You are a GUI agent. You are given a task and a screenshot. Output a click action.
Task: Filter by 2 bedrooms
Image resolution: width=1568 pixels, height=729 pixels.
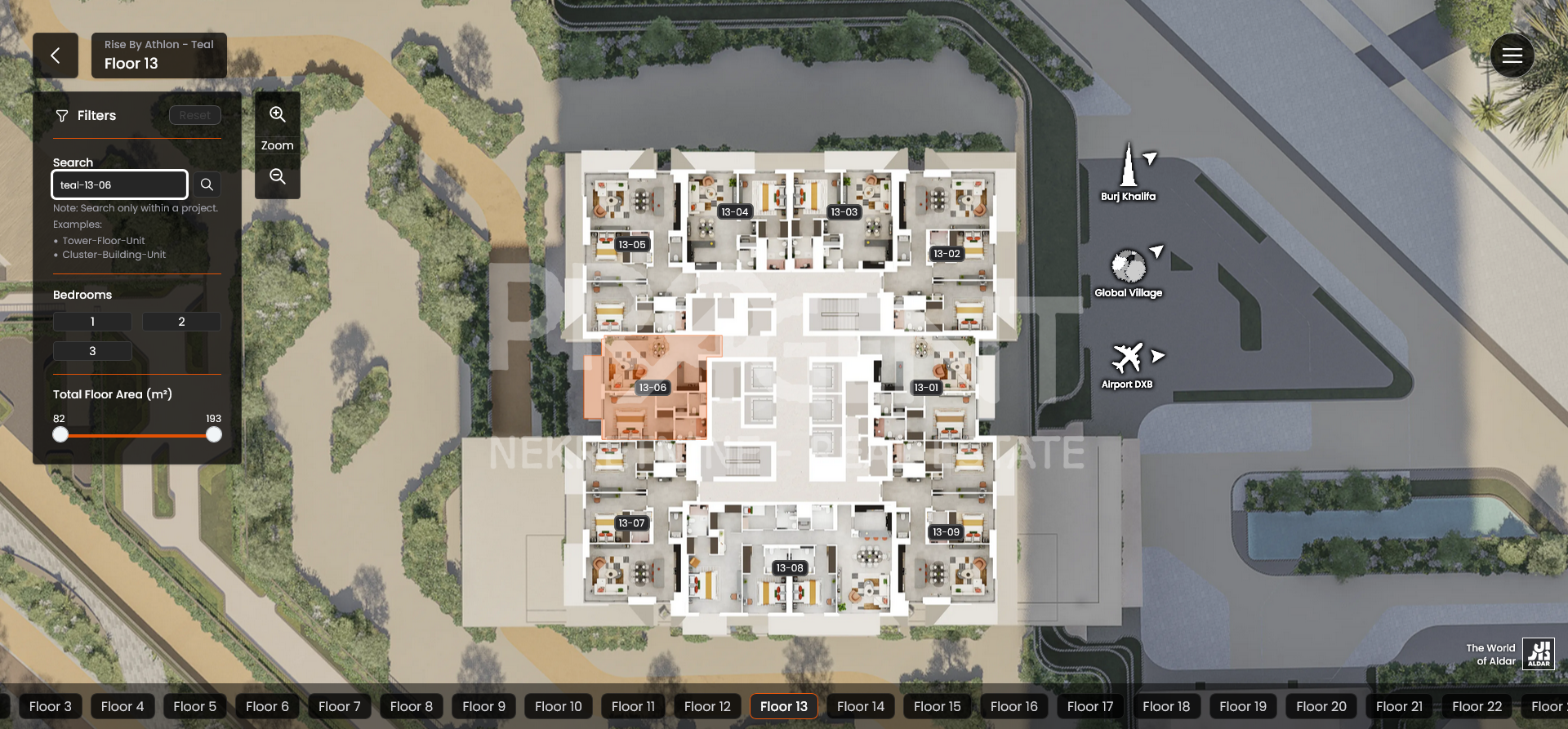tap(181, 322)
